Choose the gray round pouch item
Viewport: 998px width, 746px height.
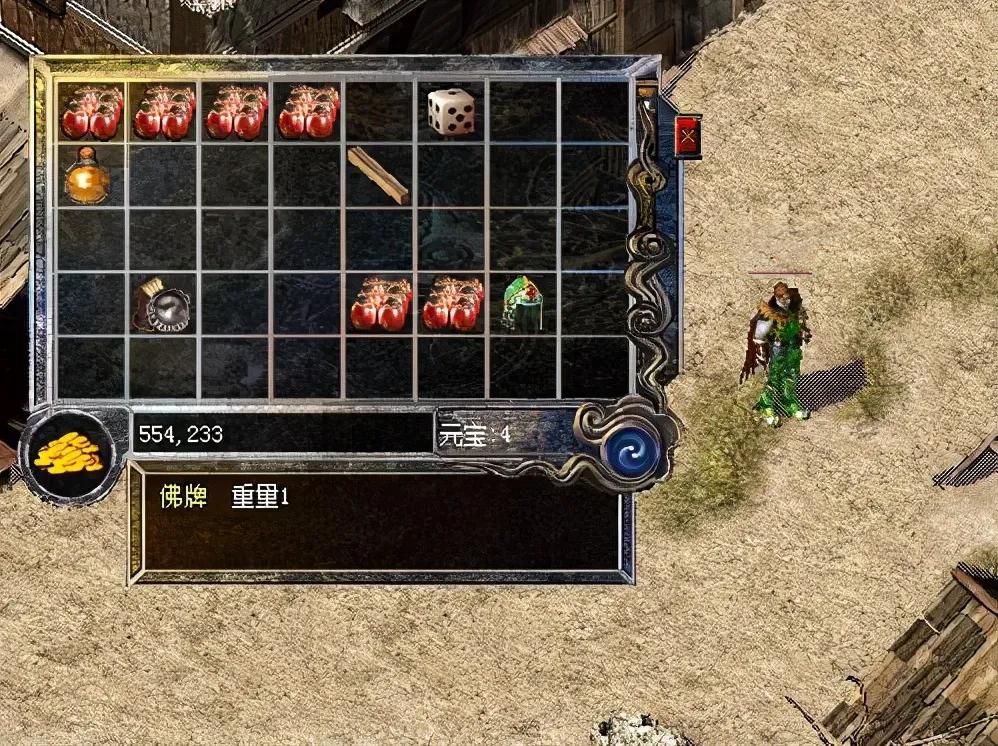point(161,304)
